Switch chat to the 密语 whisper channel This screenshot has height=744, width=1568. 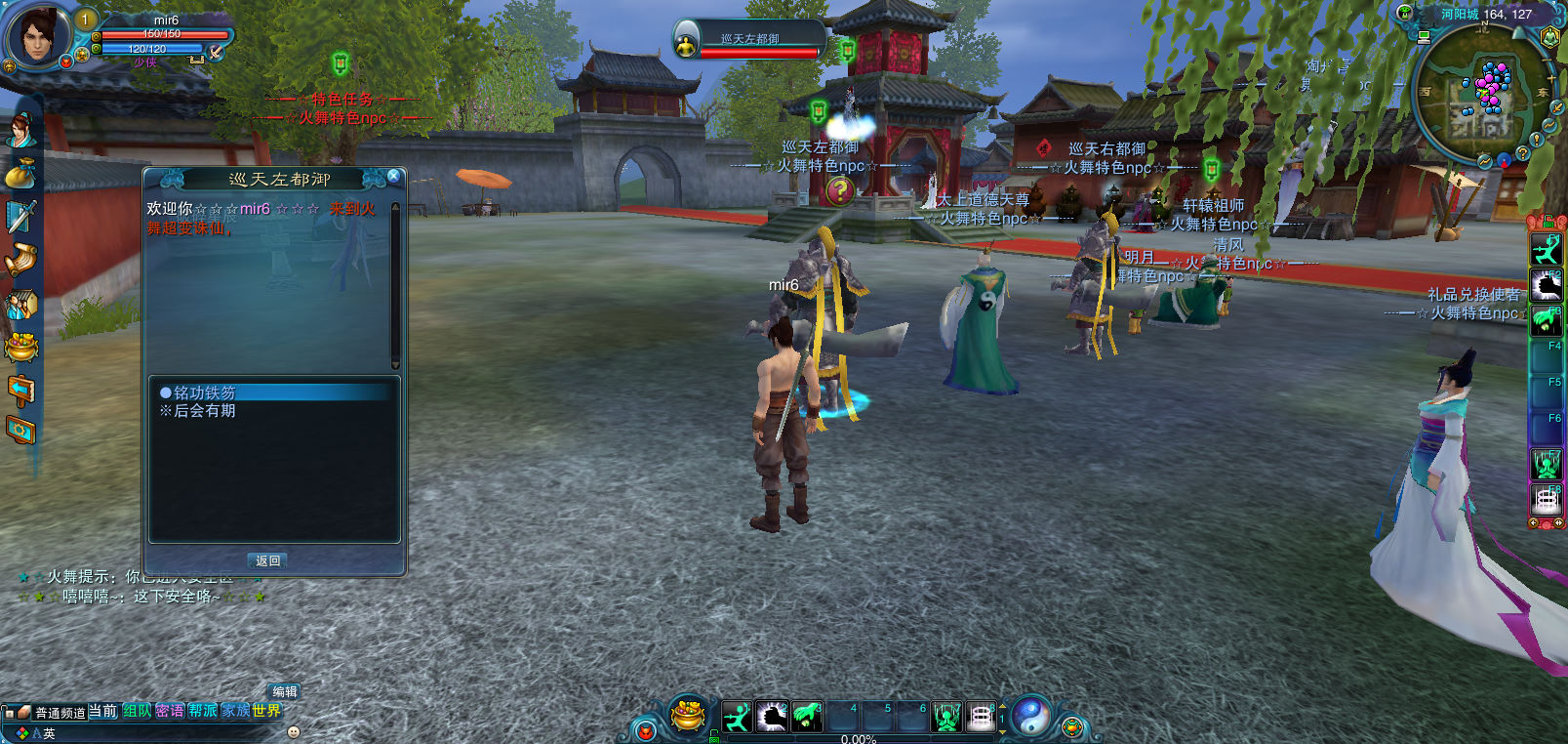(x=170, y=711)
